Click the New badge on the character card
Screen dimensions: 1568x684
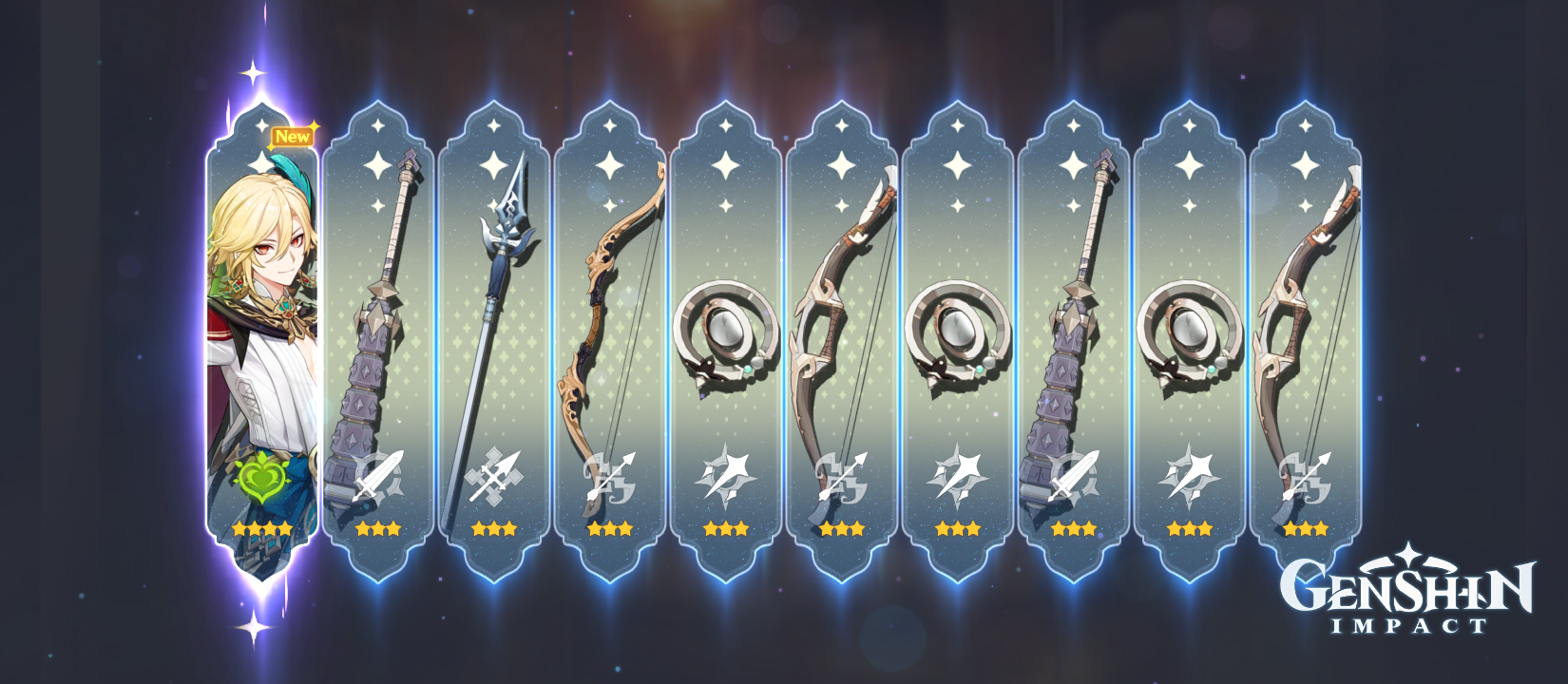coord(292,135)
